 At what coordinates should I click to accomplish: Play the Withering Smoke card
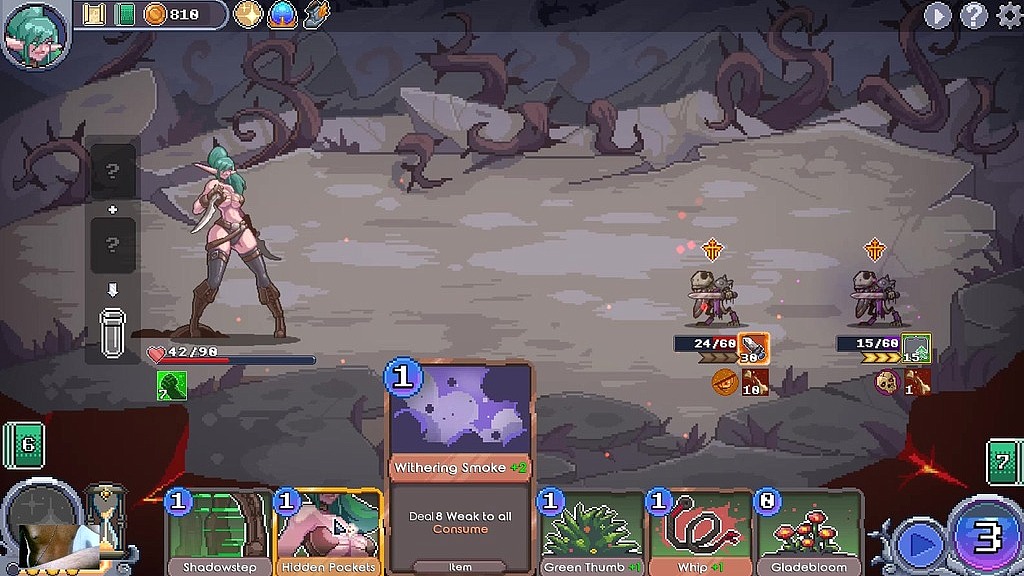coord(461,465)
